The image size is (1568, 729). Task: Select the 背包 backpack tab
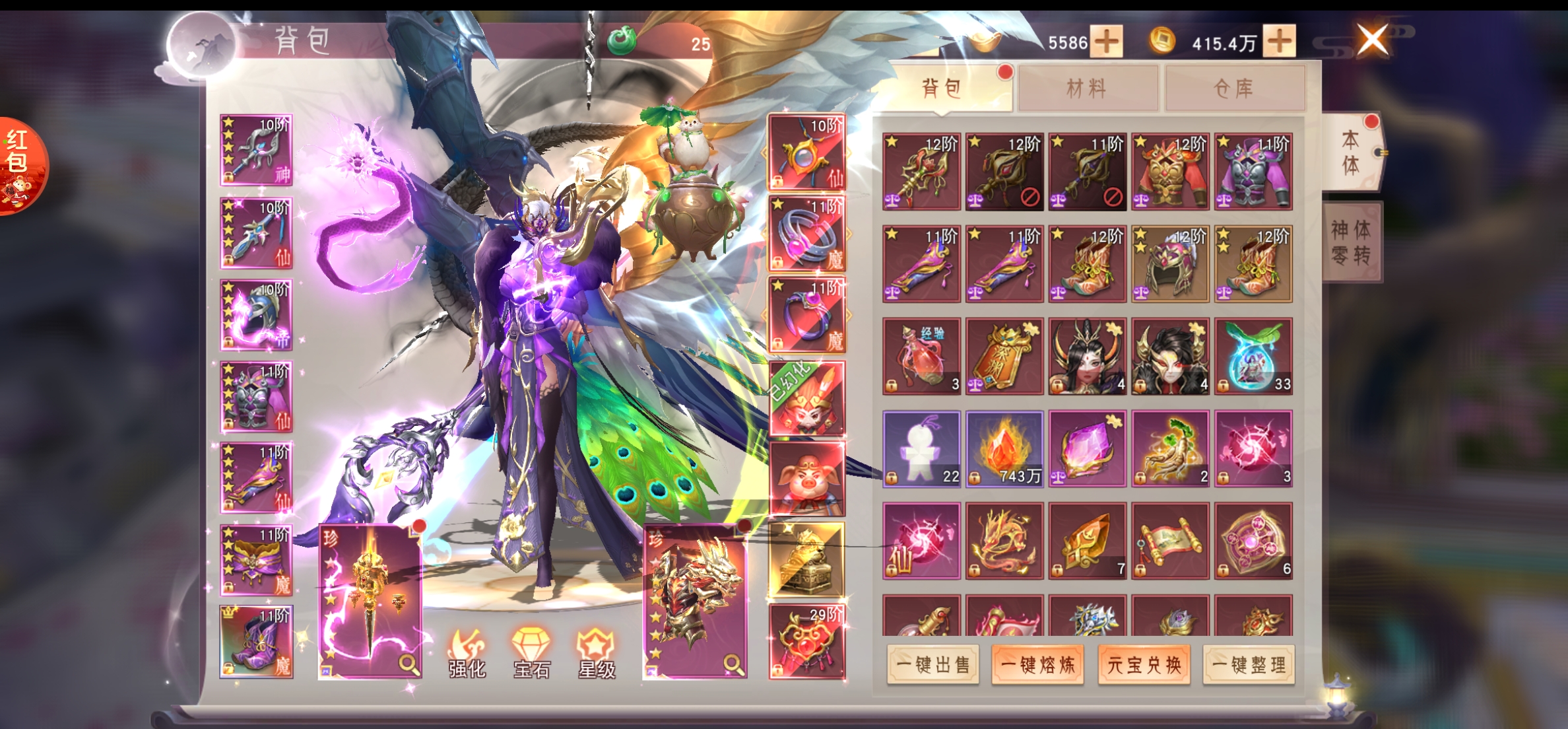coord(942,88)
